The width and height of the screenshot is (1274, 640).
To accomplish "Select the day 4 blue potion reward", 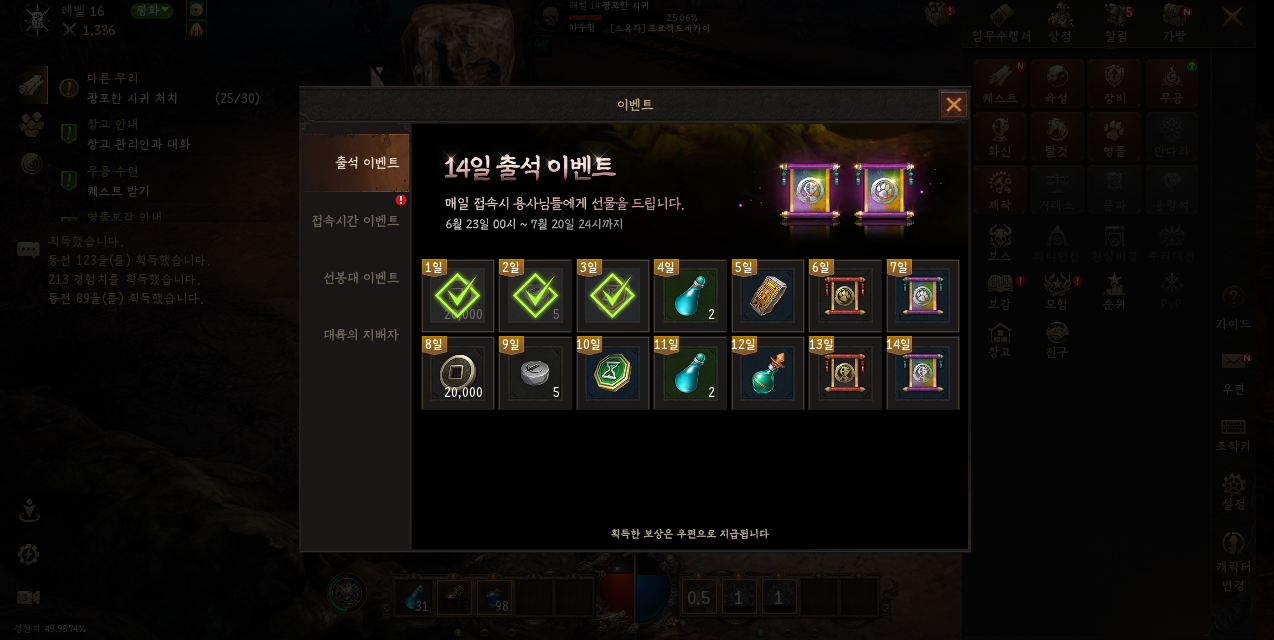I will click(690, 296).
